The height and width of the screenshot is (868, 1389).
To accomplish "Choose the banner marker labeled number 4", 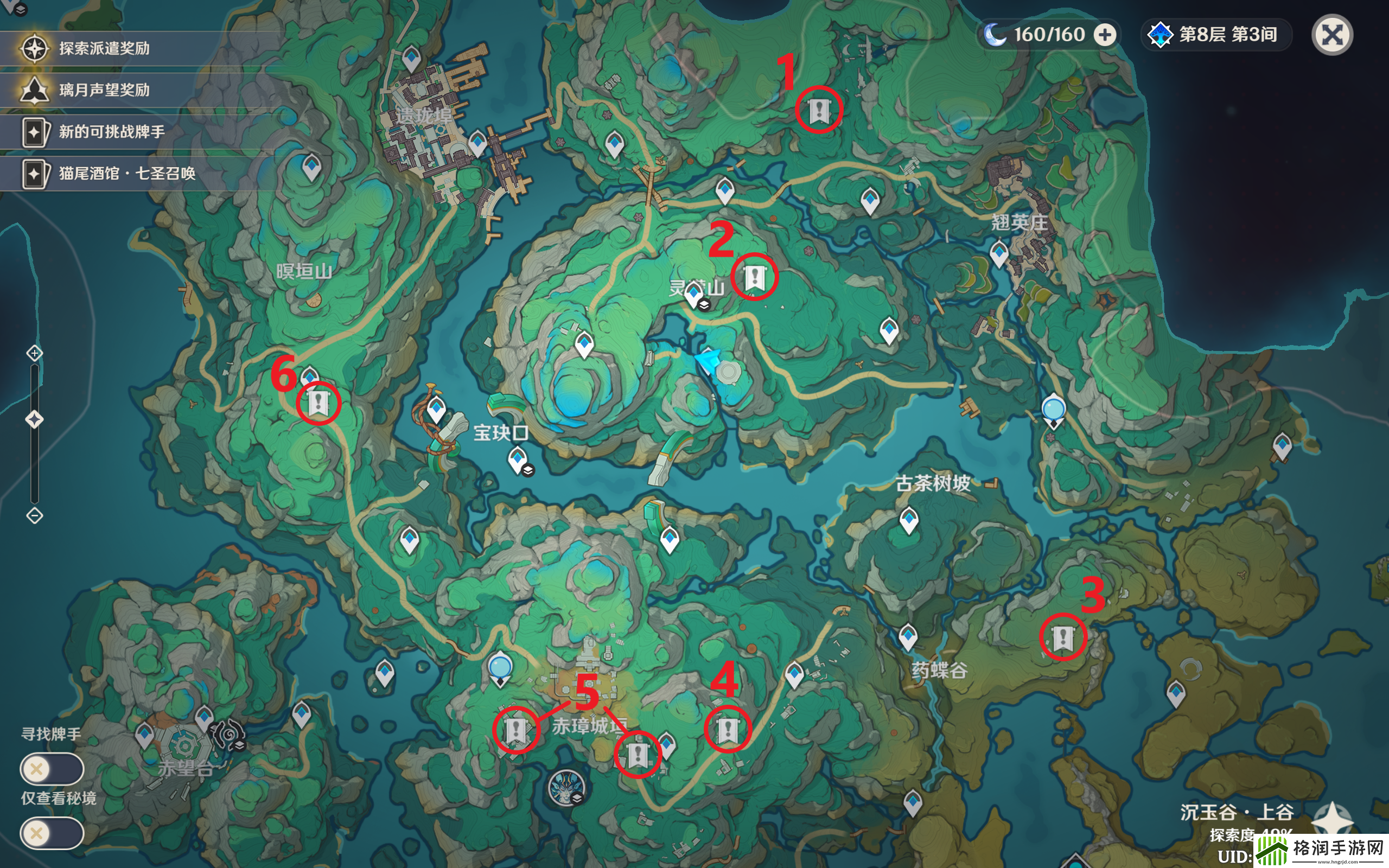I will click(x=728, y=730).
